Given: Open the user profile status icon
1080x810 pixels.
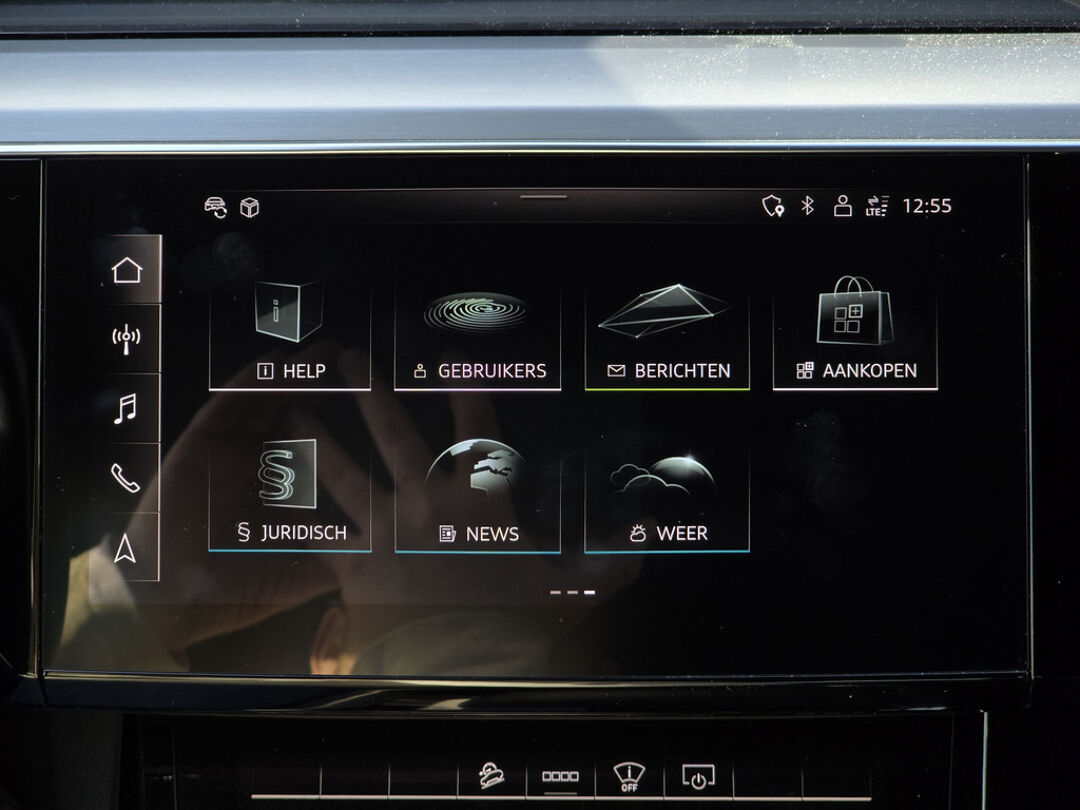Looking at the screenshot, I should click(x=843, y=206).
